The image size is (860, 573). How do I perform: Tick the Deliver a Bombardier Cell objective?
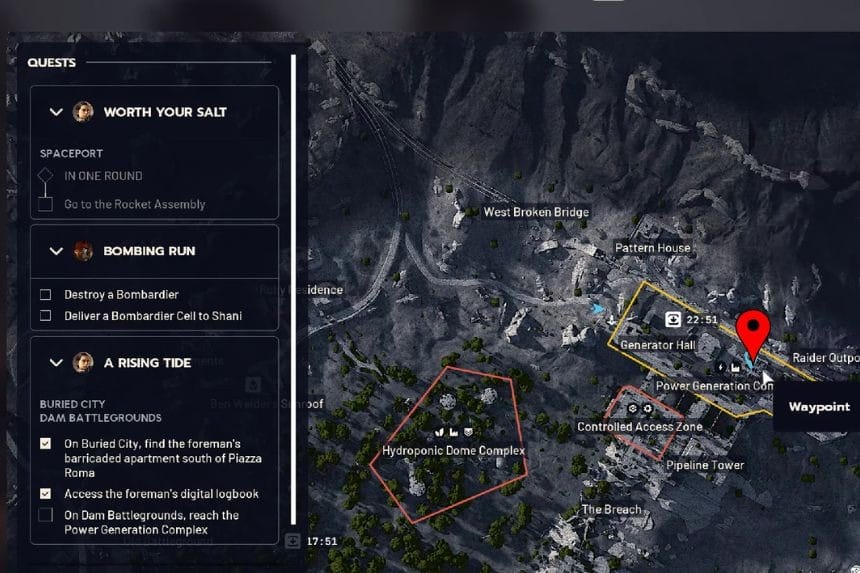click(x=45, y=316)
